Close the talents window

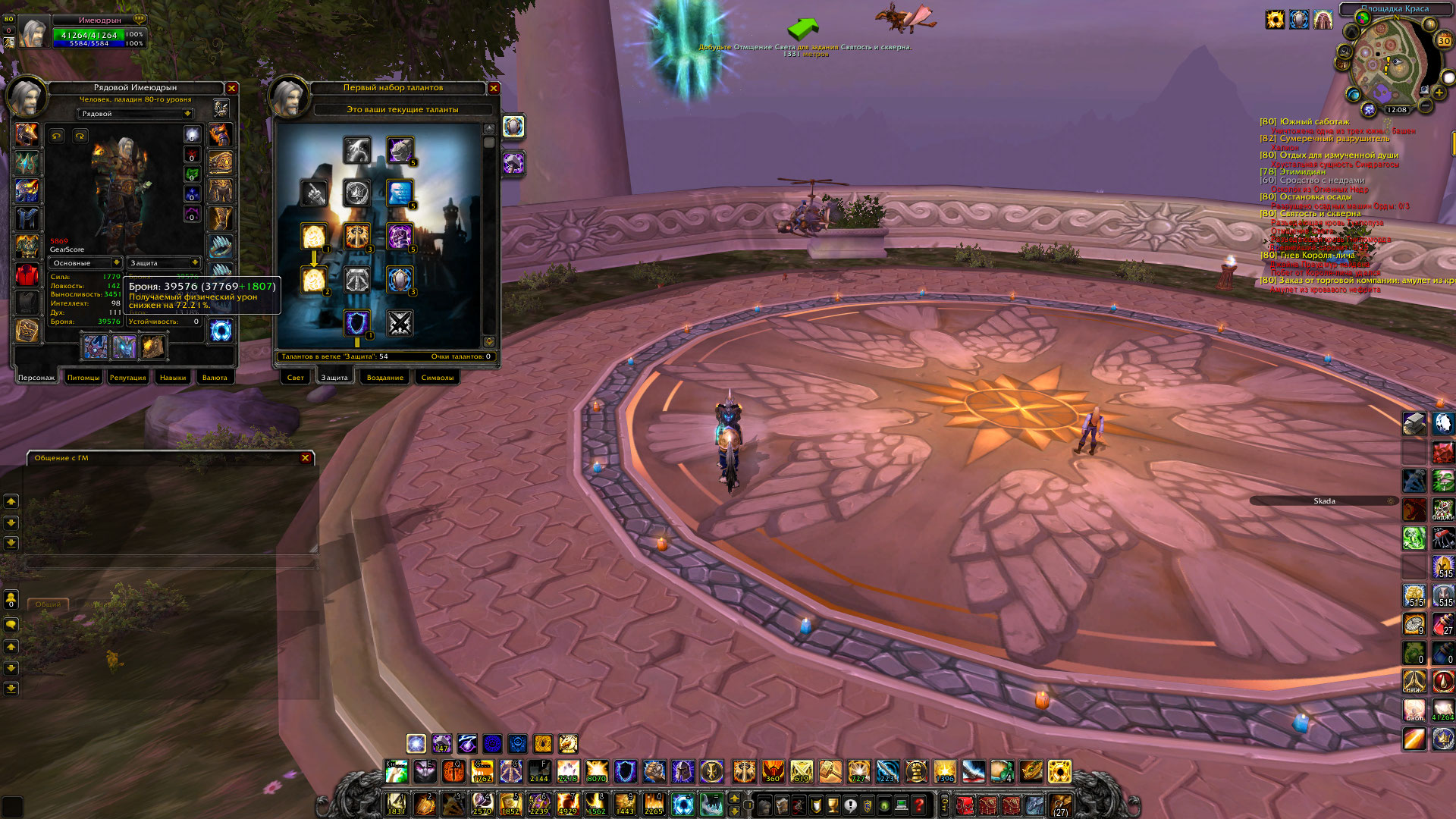tap(494, 89)
